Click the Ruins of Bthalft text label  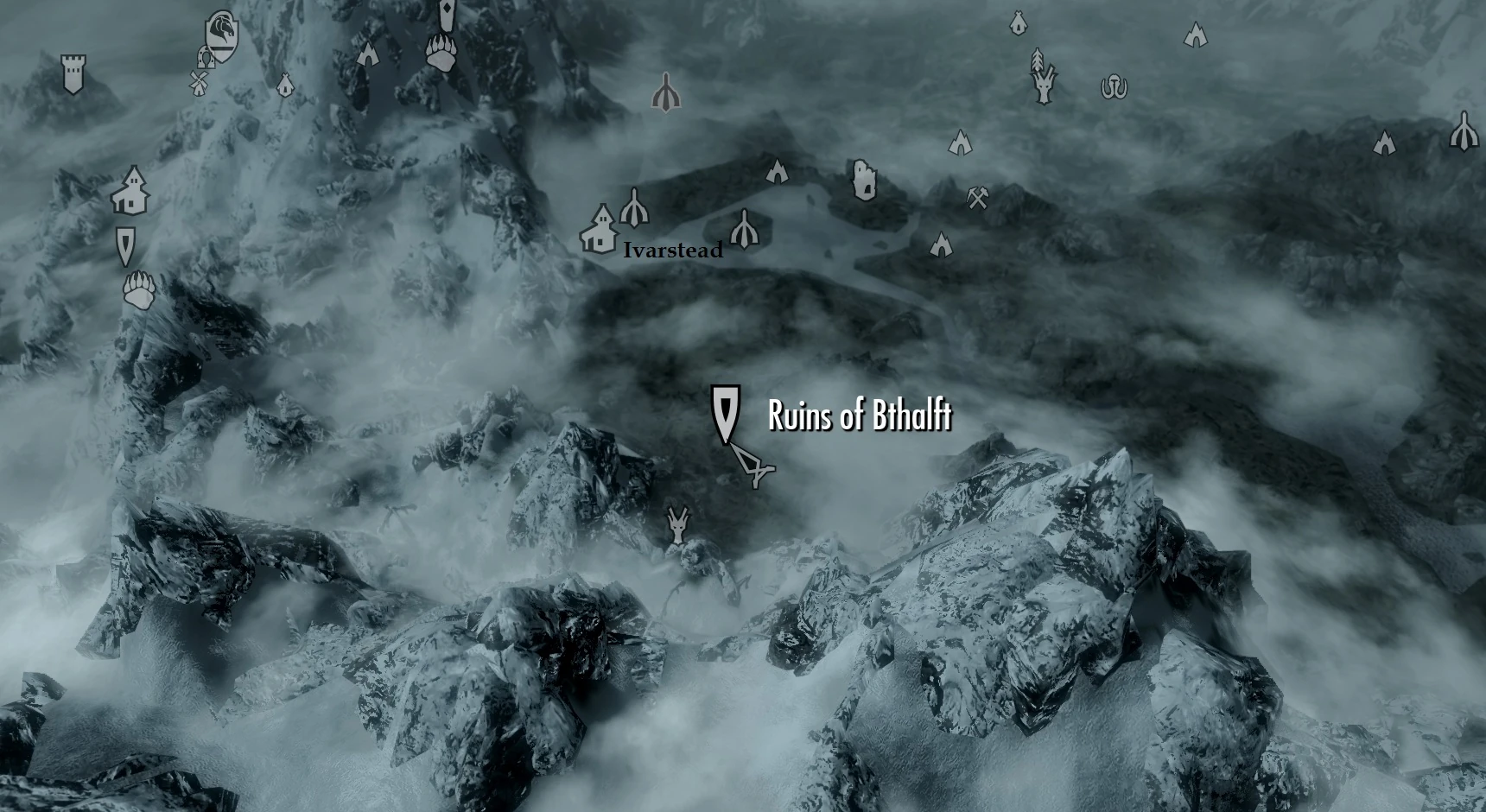pos(858,416)
